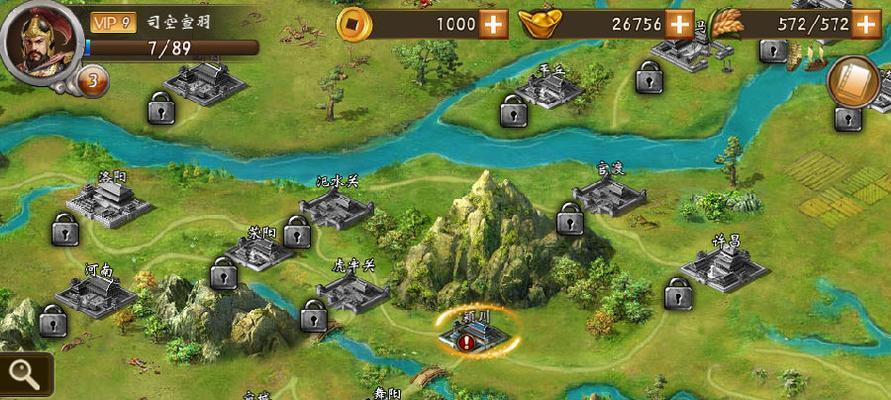Image resolution: width=891 pixels, height=400 pixels.
Task: Choose the 汜水关 pass on the map
Action: coord(336,208)
